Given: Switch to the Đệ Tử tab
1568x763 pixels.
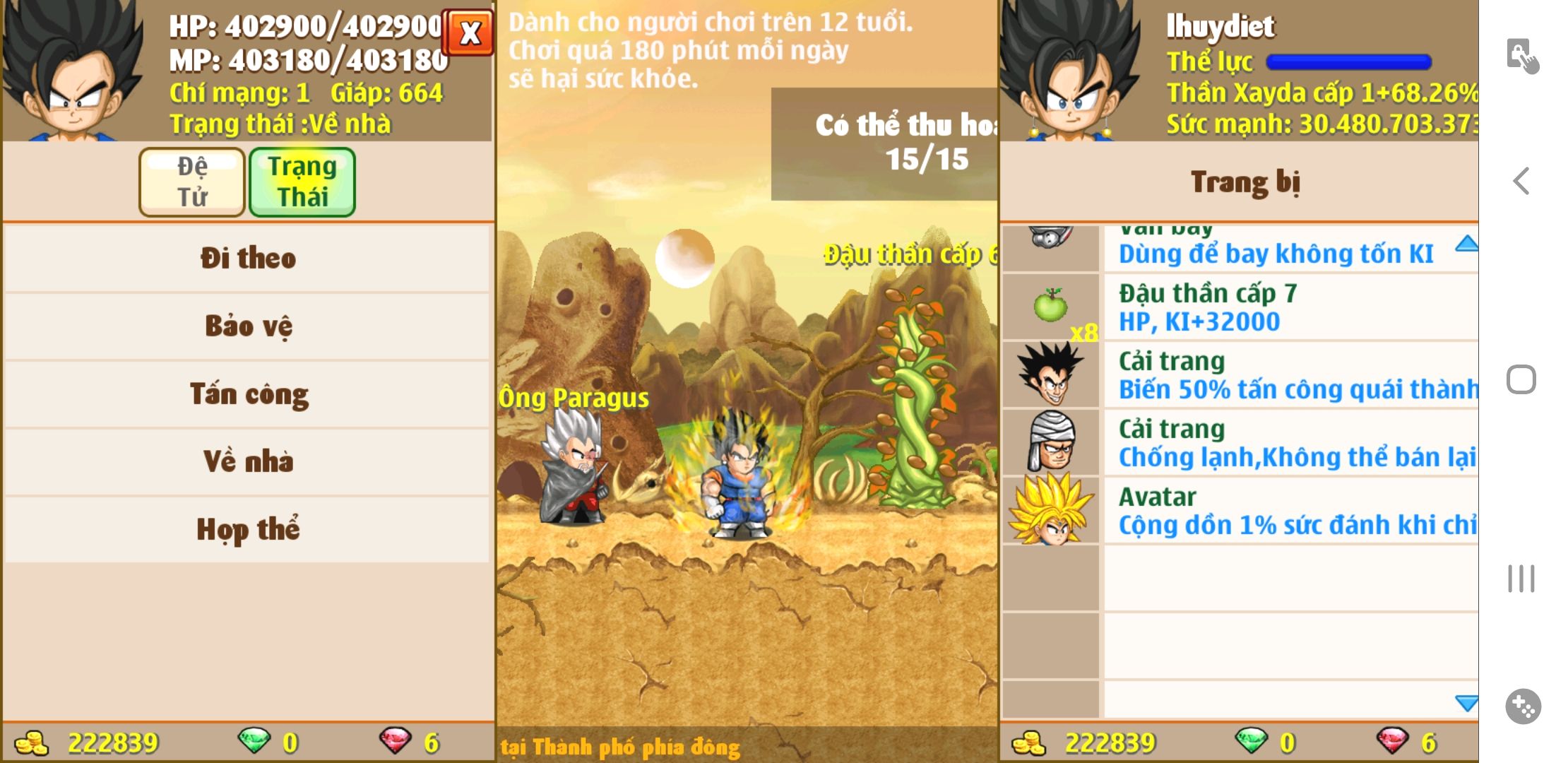Looking at the screenshot, I should [192, 182].
